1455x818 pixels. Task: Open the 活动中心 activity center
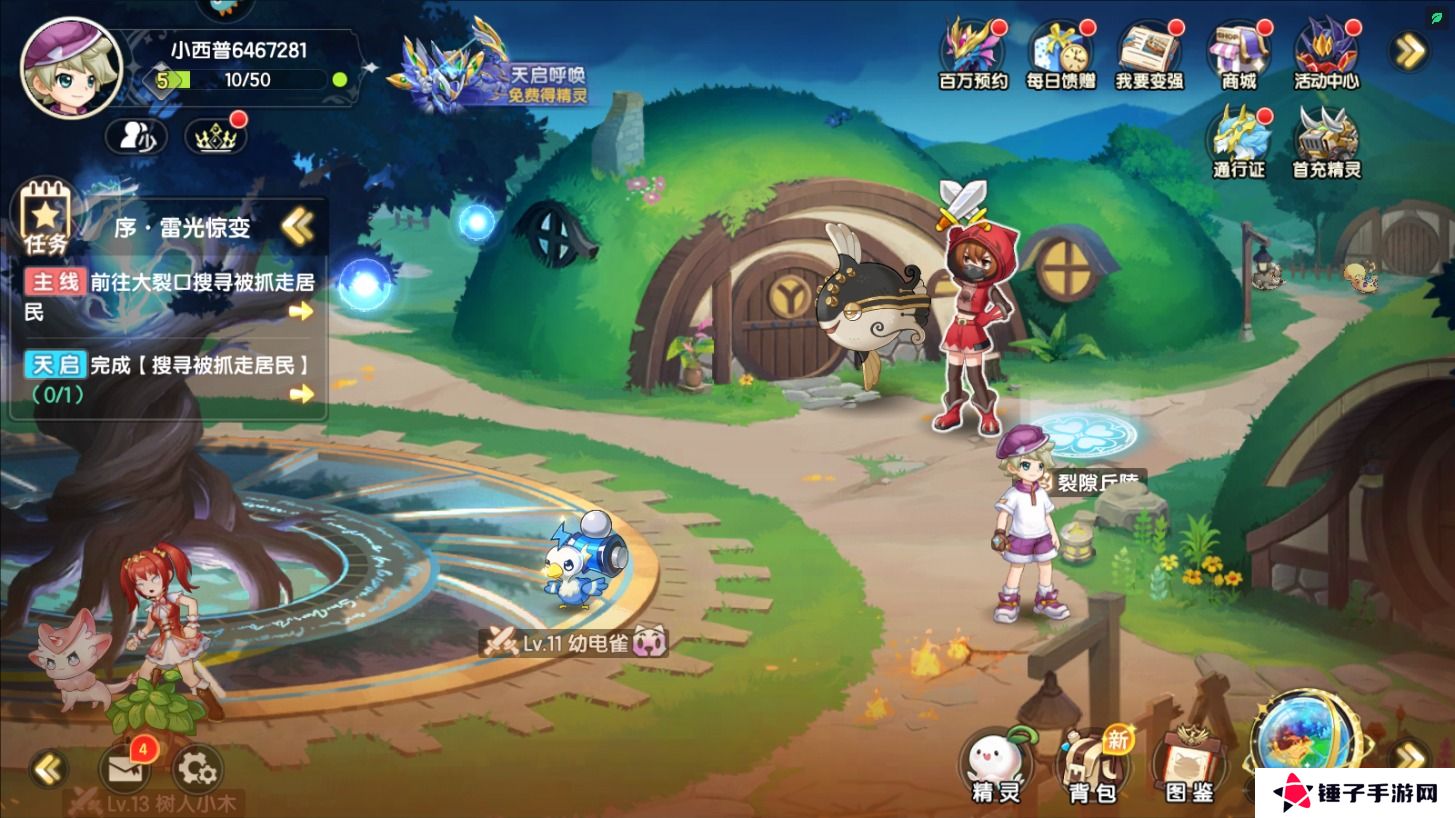click(1326, 55)
